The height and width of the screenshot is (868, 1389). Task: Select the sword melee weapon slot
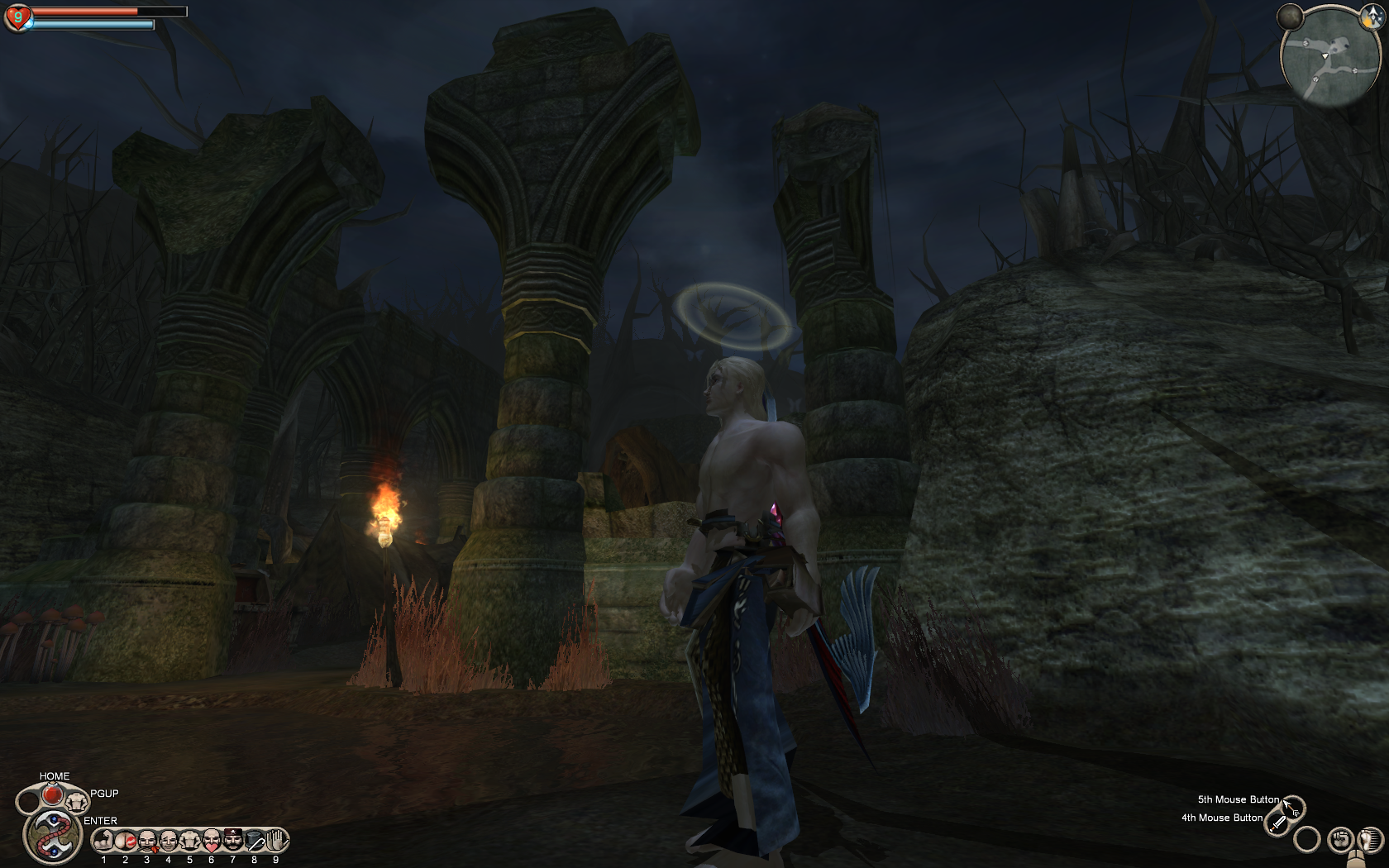1278,823
